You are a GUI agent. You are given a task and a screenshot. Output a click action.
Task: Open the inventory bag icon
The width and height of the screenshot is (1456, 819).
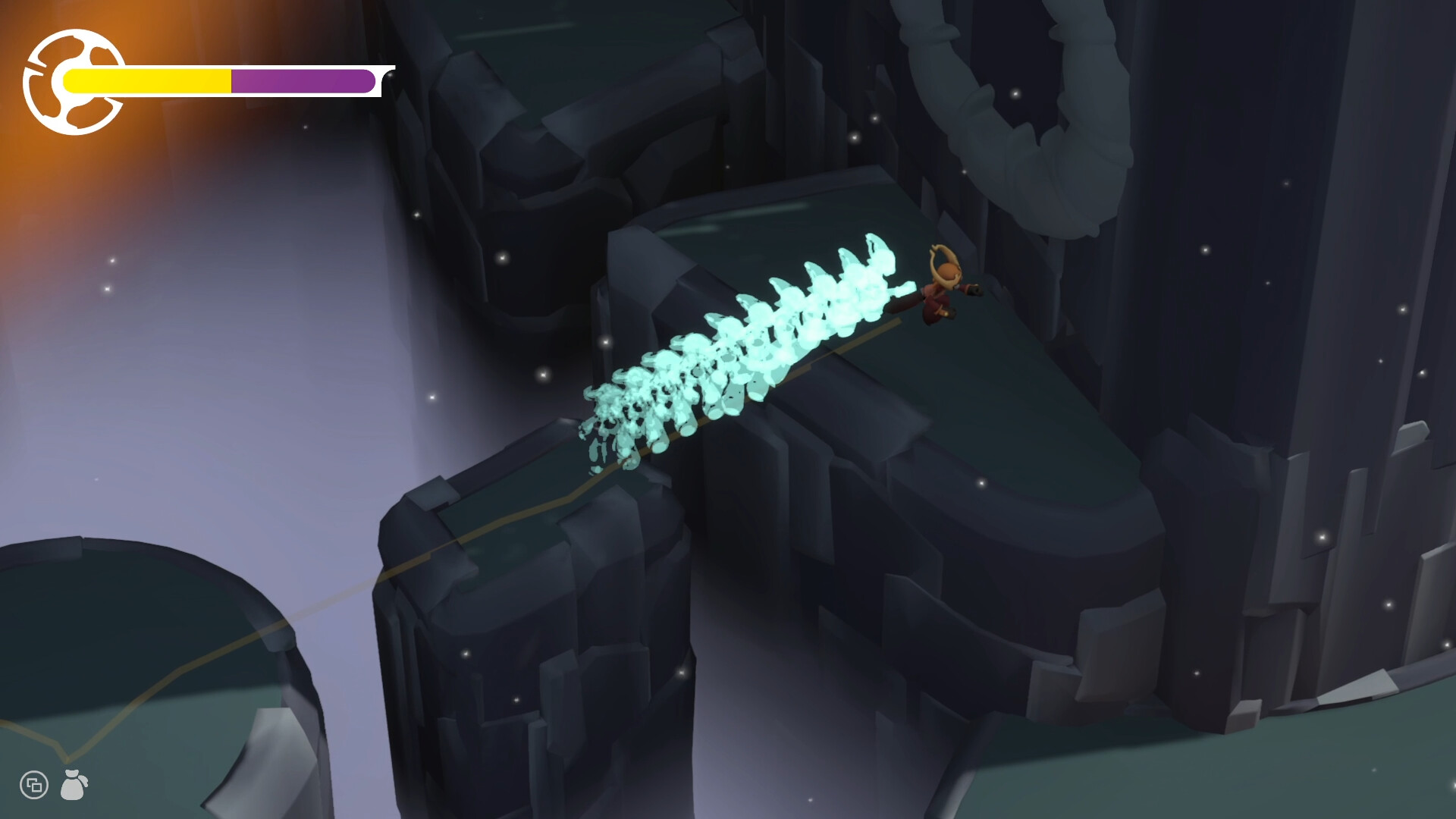(x=74, y=785)
